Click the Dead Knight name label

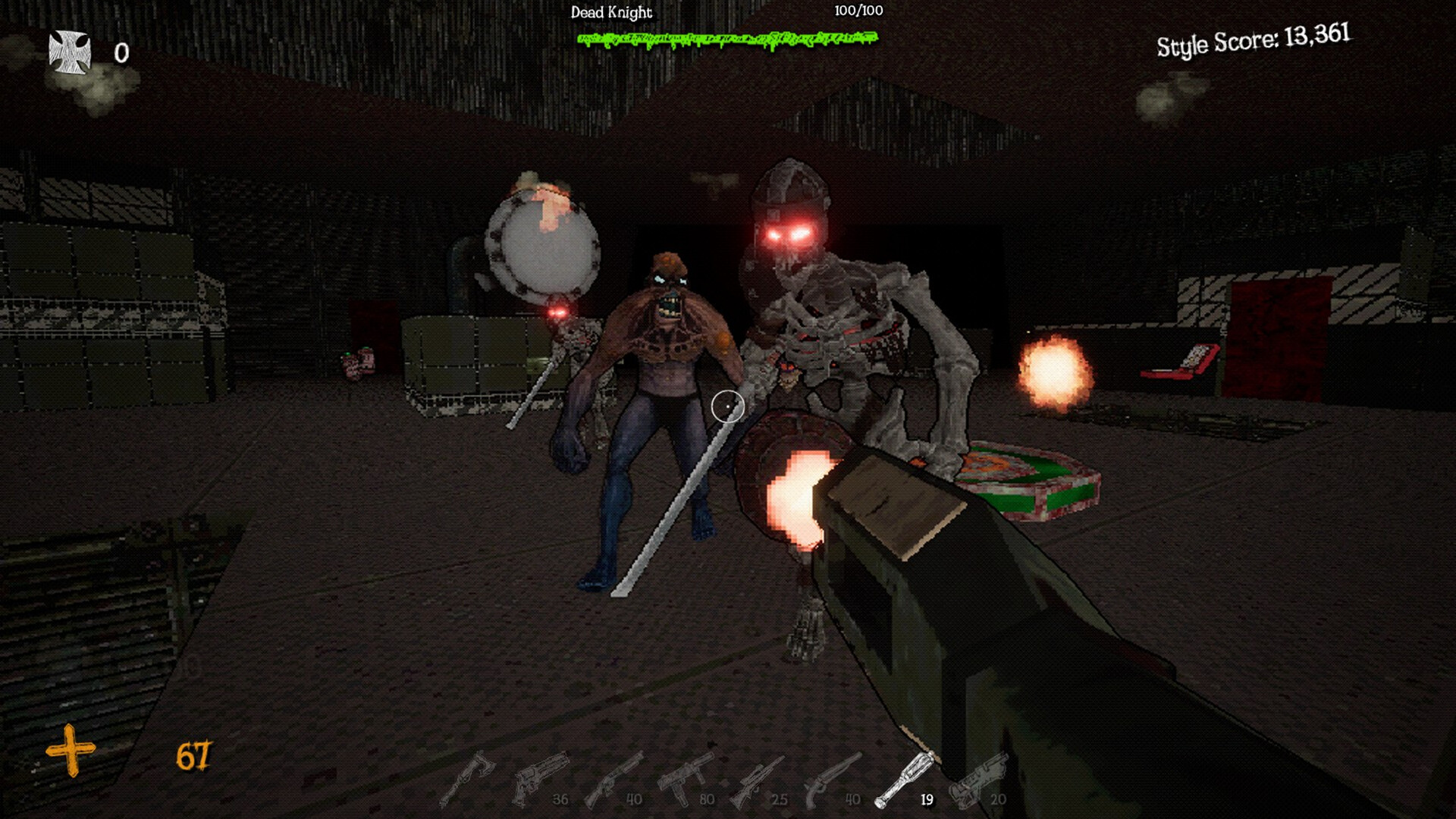(x=611, y=12)
